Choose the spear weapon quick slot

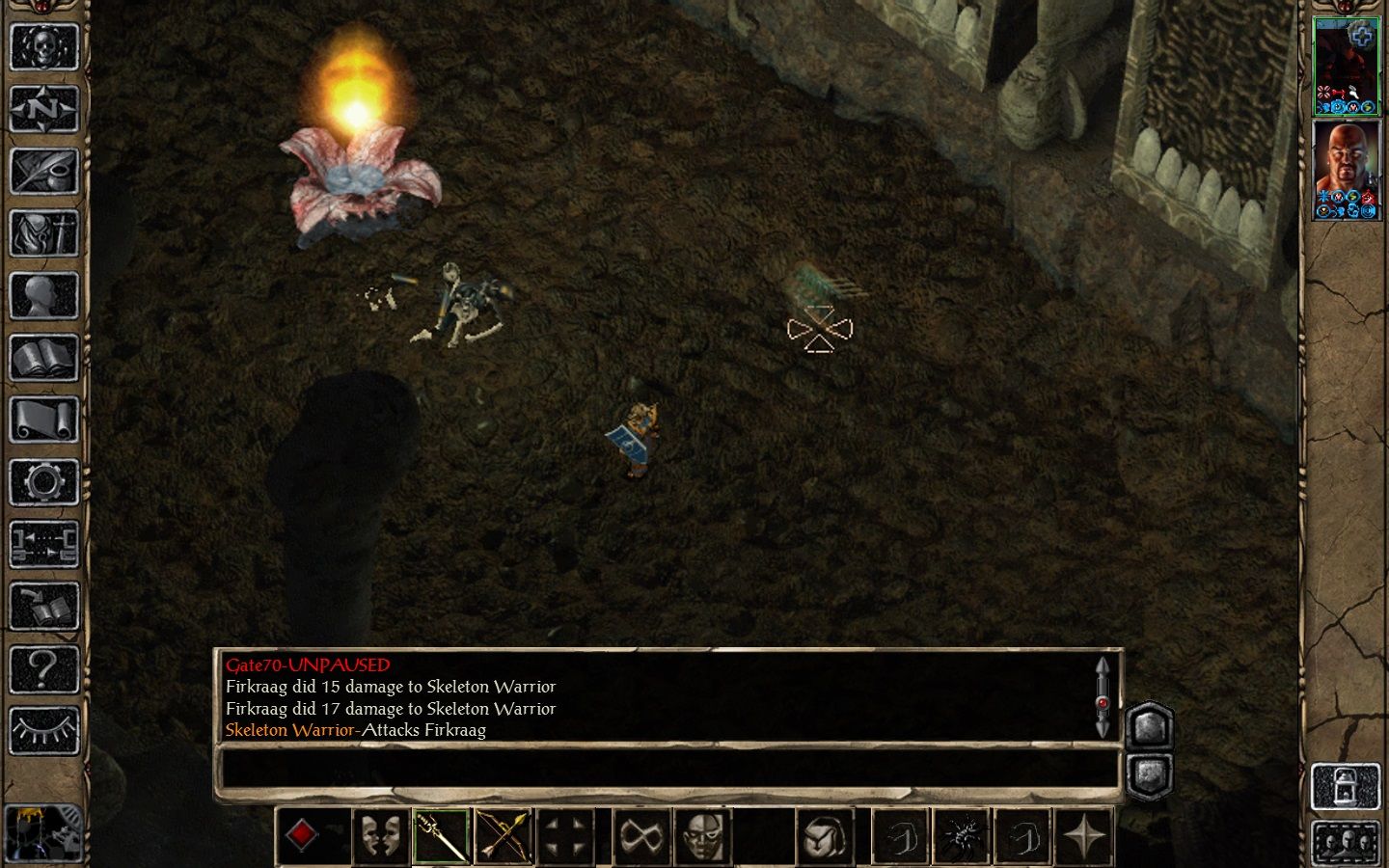[x=441, y=835]
